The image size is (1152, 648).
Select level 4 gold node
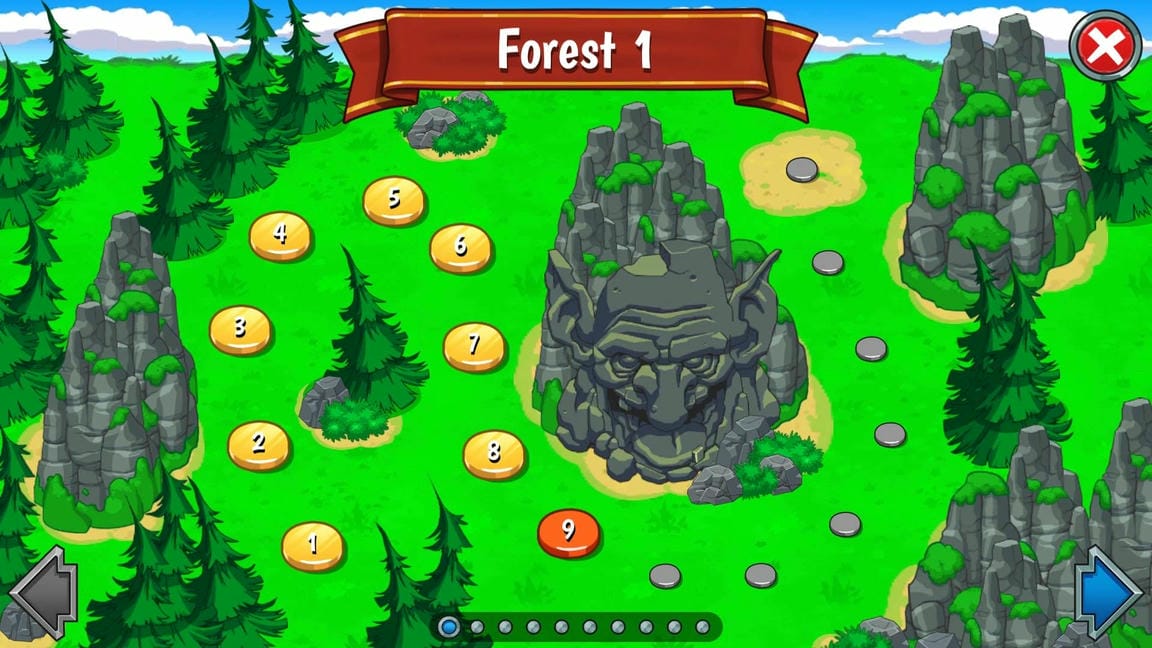[280, 235]
